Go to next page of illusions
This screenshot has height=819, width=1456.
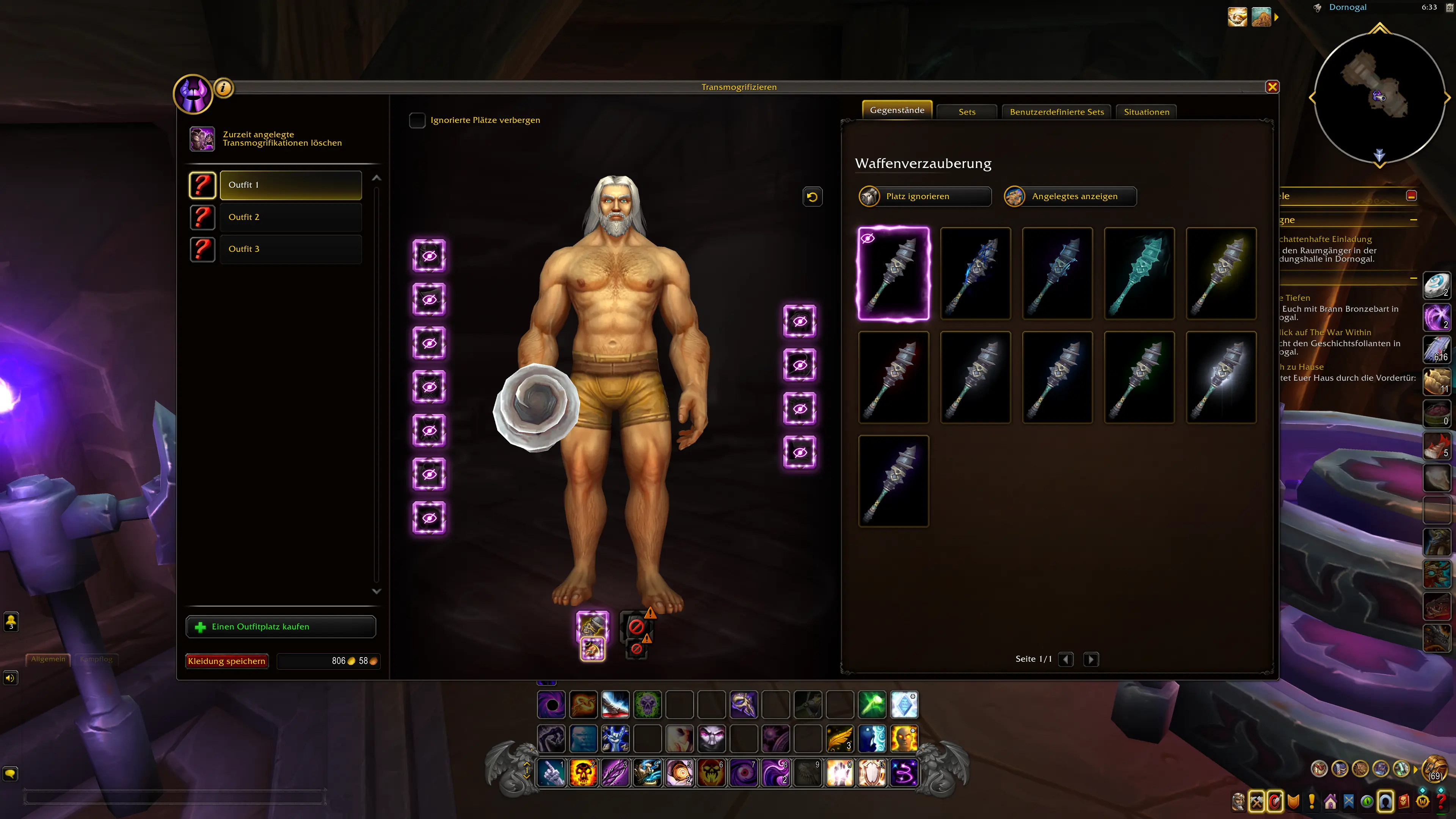(x=1091, y=659)
